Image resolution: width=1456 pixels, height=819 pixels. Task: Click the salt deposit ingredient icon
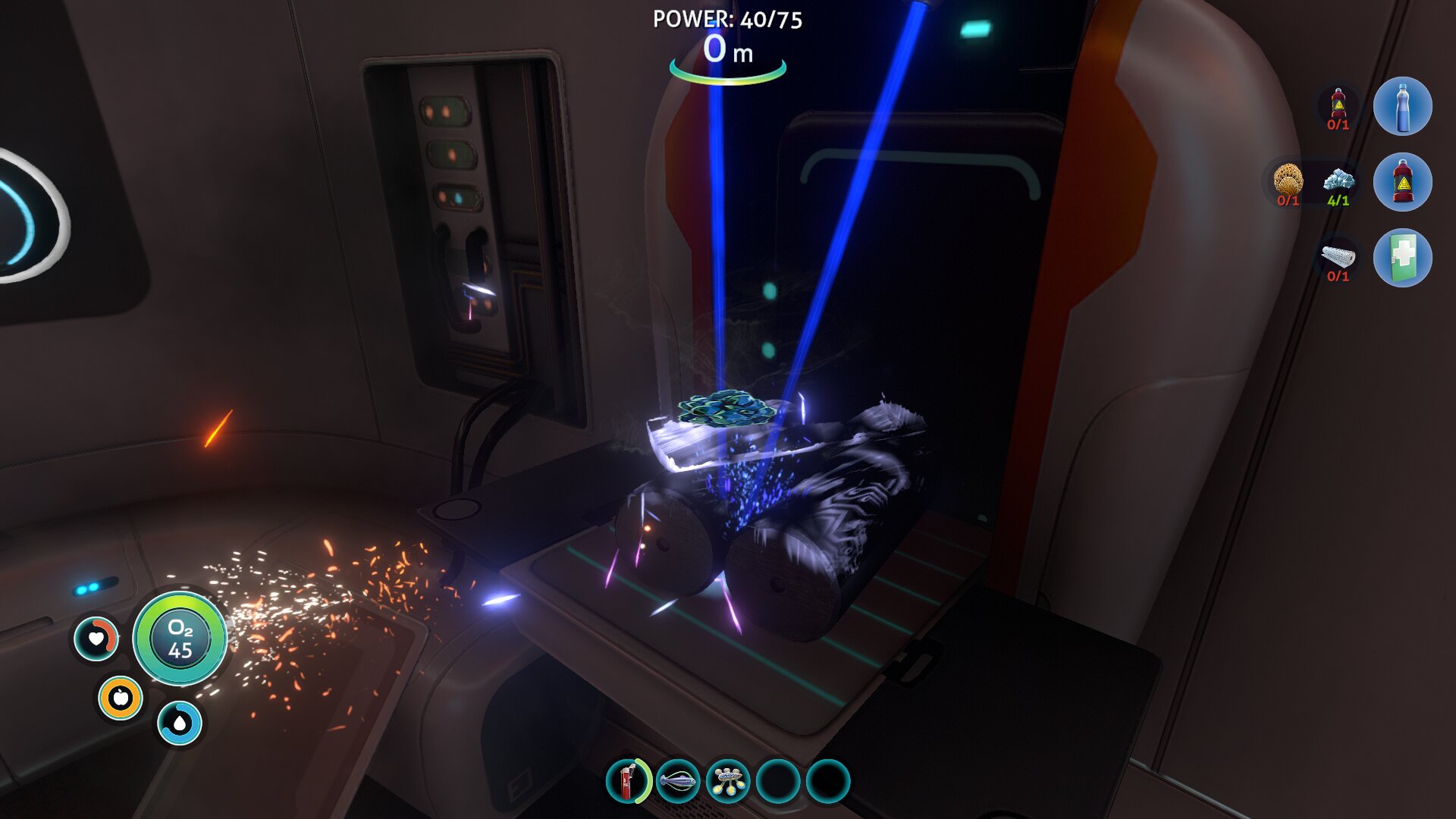(x=1338, y=182)
